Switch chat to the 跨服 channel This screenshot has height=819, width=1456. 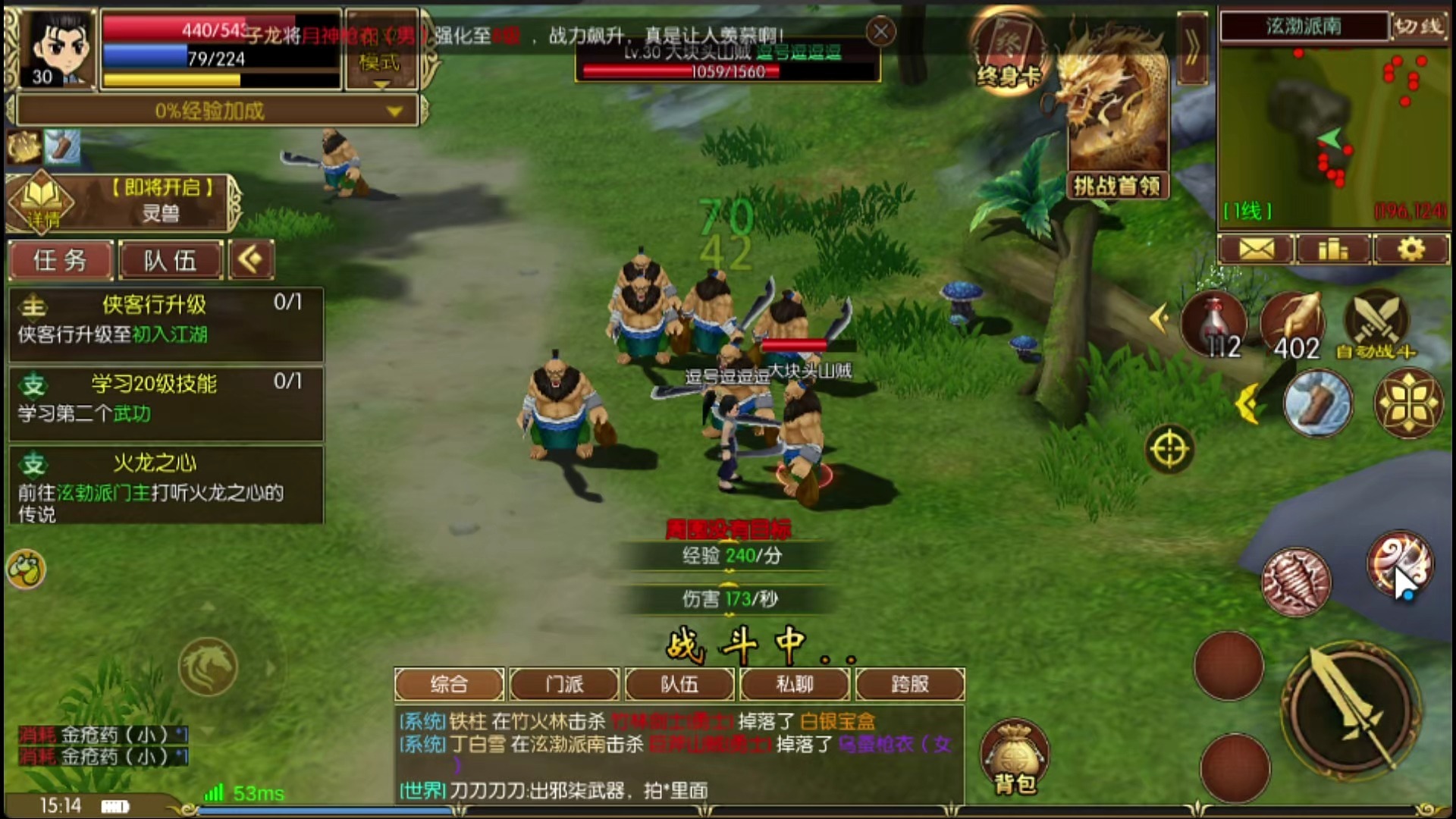coord(910,684)
